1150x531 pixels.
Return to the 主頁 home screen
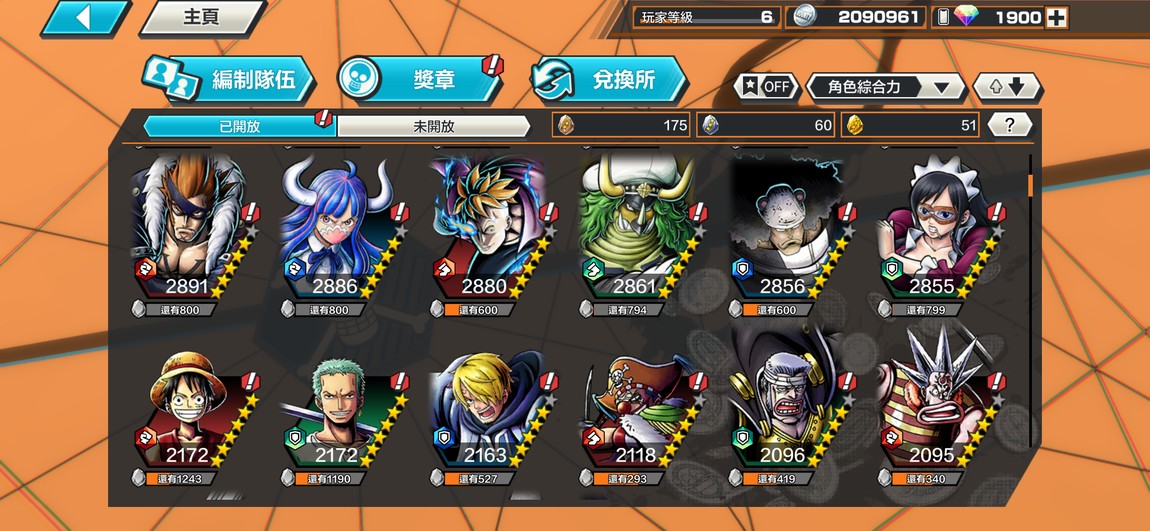click(200, 17)
